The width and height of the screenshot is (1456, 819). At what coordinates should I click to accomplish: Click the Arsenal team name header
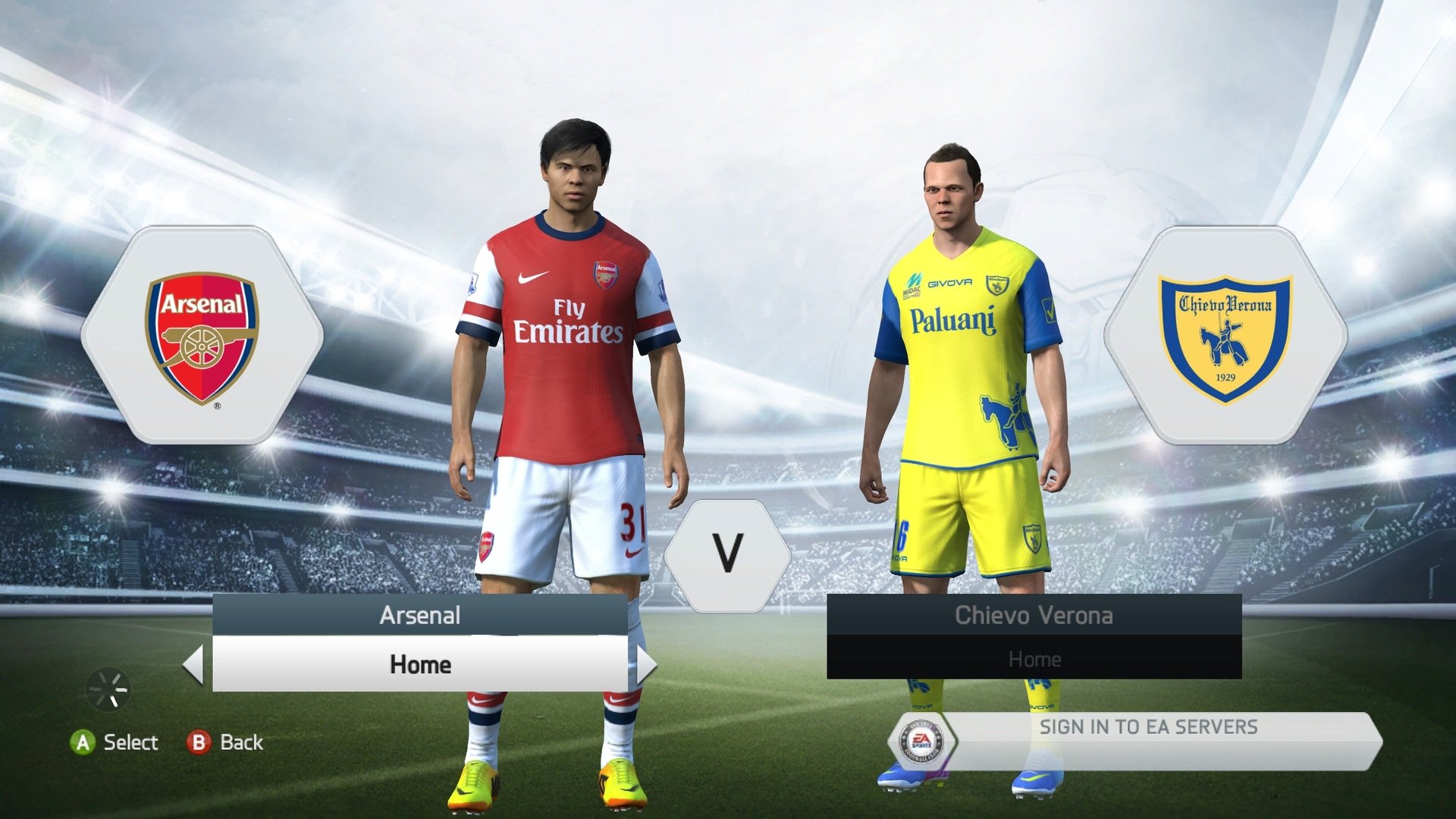[x=419, y=616]
